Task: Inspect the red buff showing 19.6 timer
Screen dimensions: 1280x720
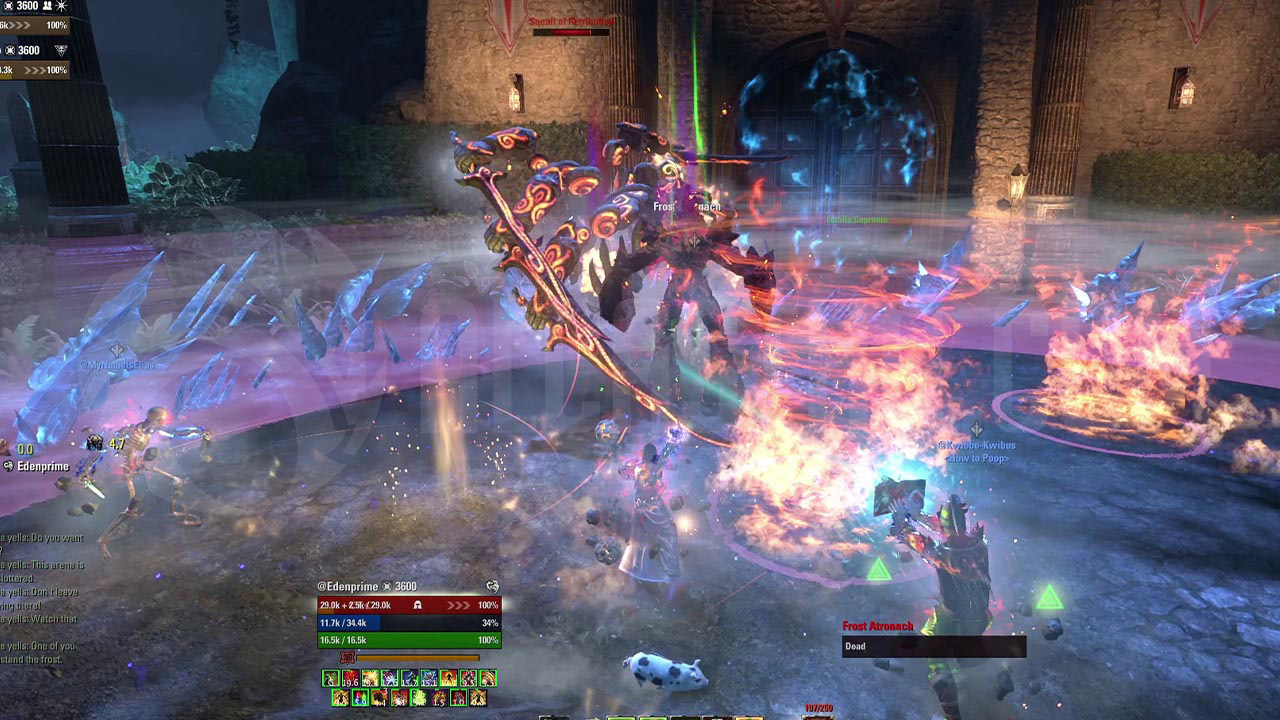Action: [349, 679]
